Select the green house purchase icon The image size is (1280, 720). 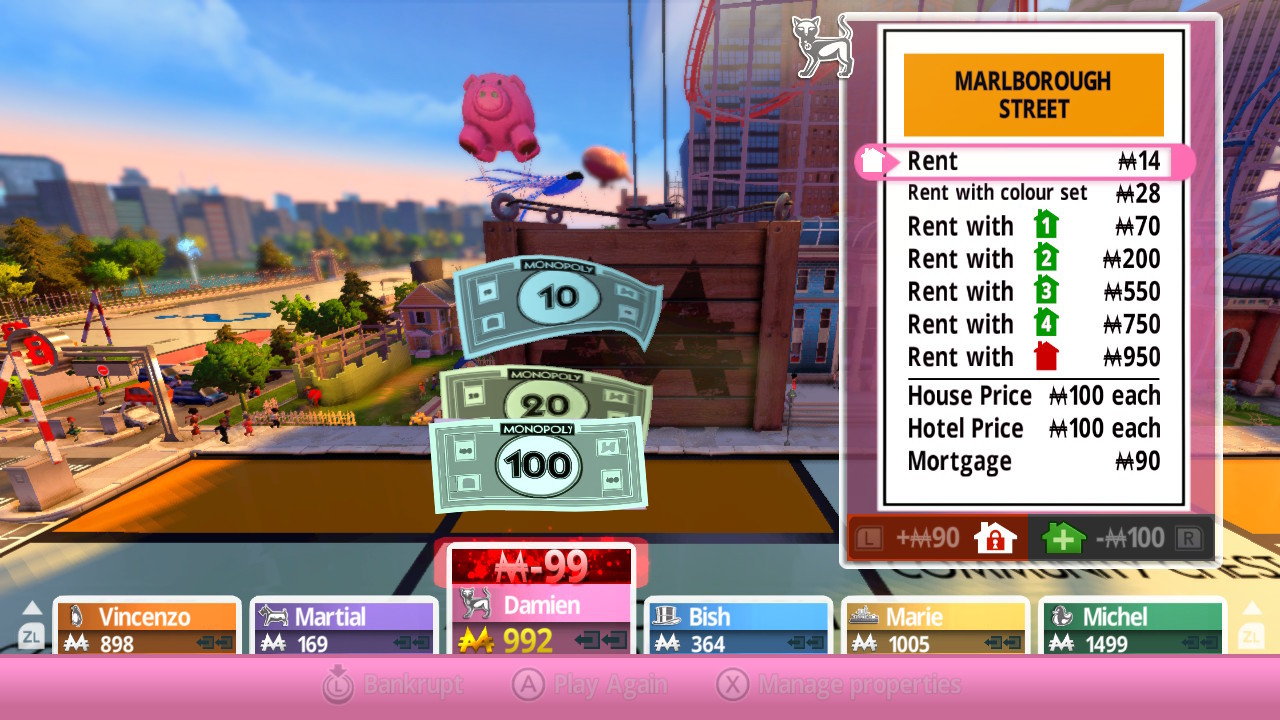pyautogui.click(x=1062, y=537)
